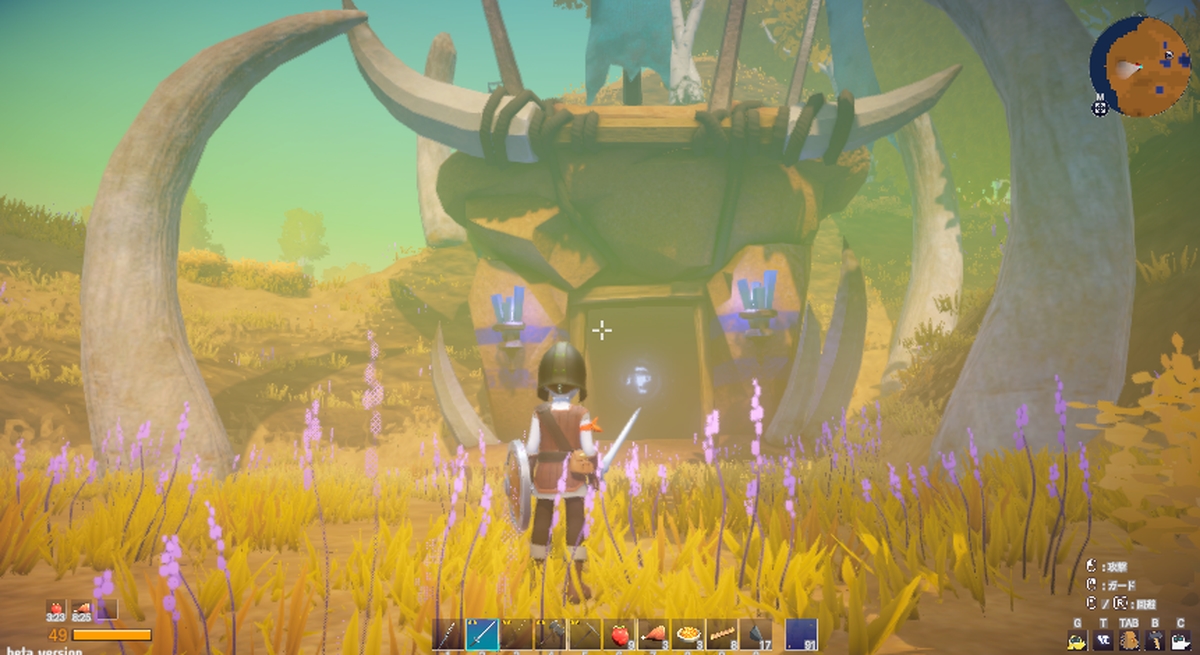The image size is (1200, 655).
Task: Click the roast meat buff icon
Action: click(x=81, y=609)
